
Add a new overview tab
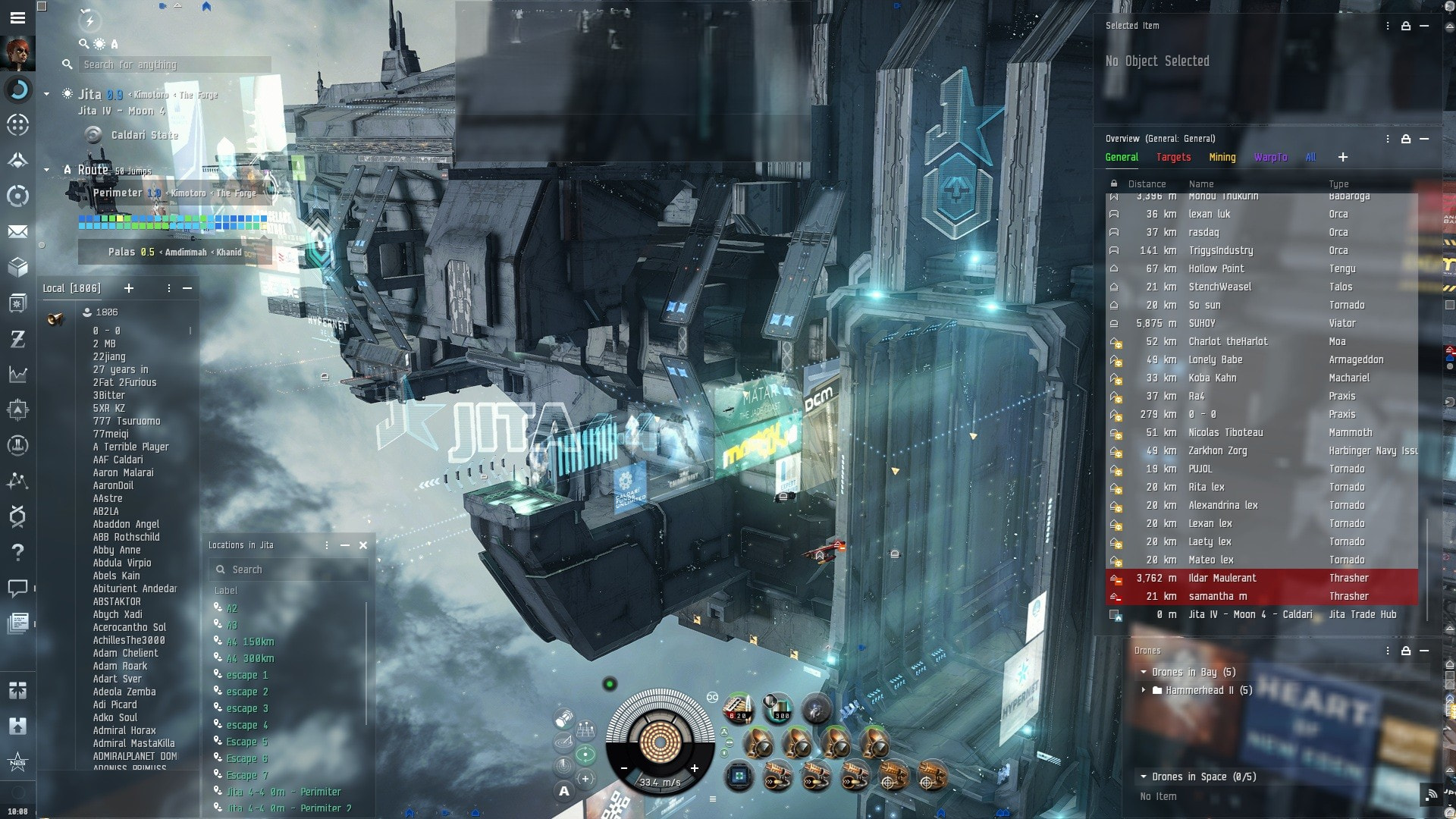[1343, 157]
